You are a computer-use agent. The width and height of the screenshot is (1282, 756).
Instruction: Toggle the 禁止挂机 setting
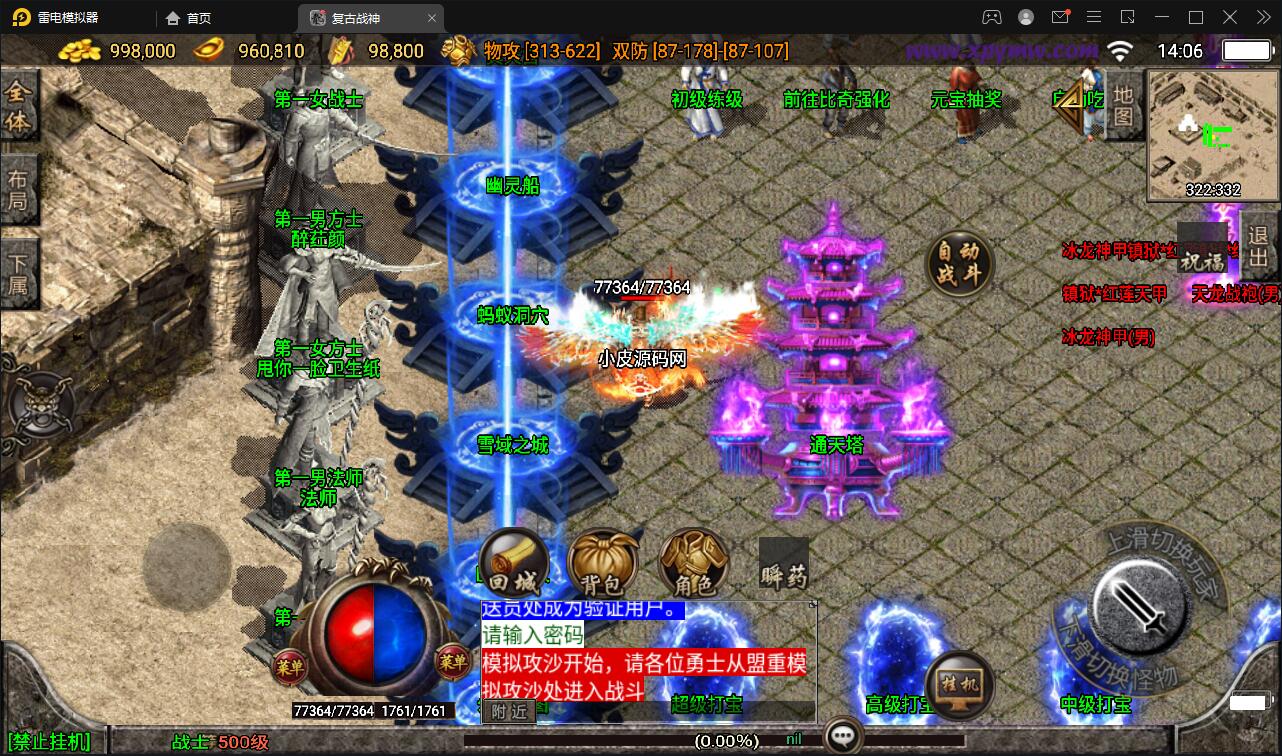click(x=46, y=742)
